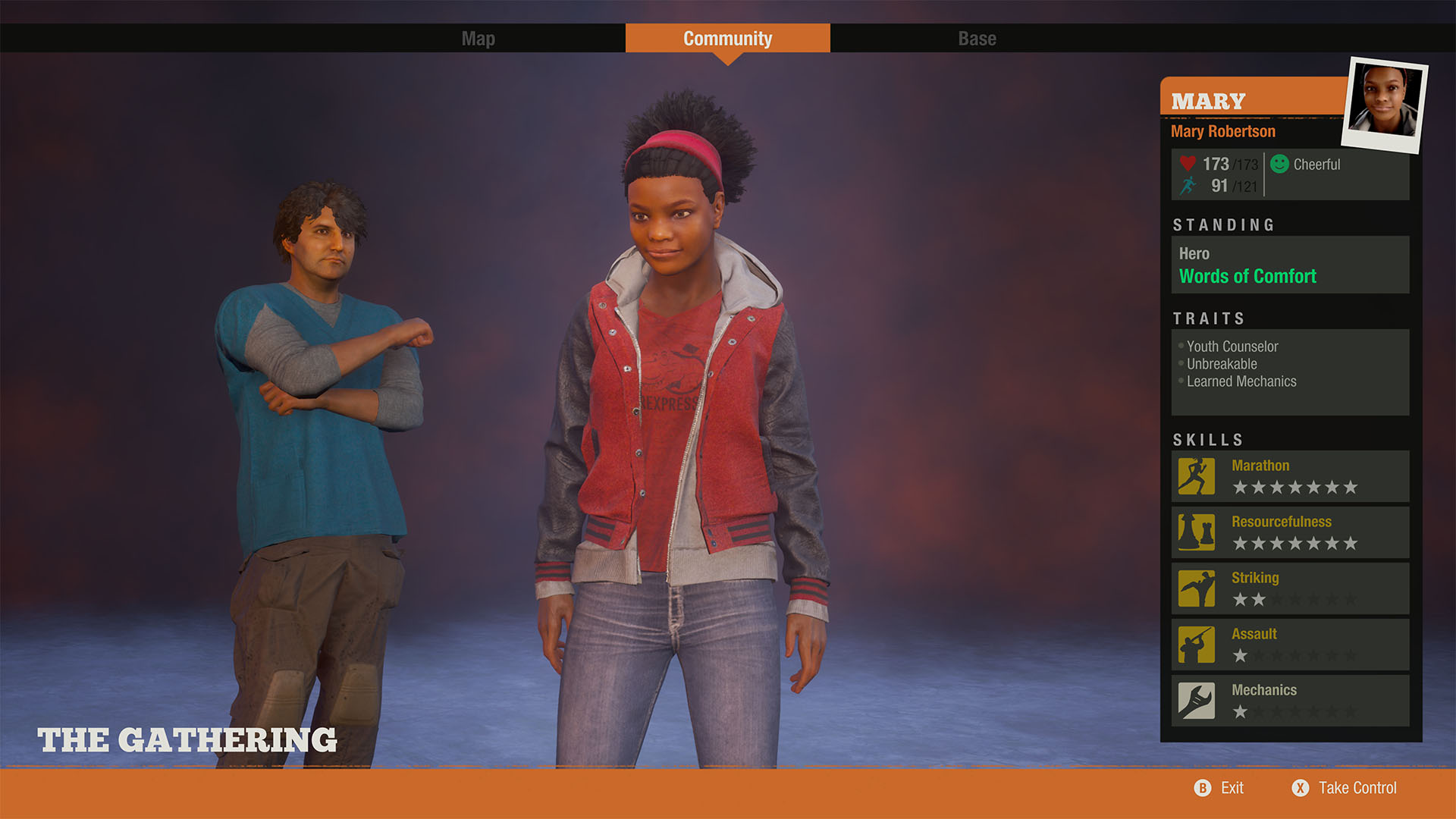Select the Community tab
Viewport: 1456px width, 819px height.
click(727, 39)
